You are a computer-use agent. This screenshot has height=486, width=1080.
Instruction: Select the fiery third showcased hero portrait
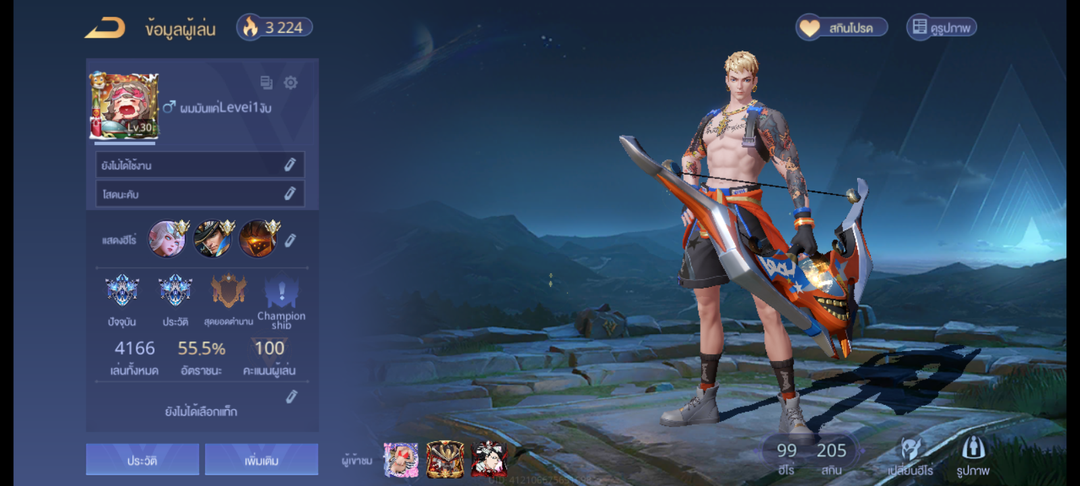pos(257,239)
